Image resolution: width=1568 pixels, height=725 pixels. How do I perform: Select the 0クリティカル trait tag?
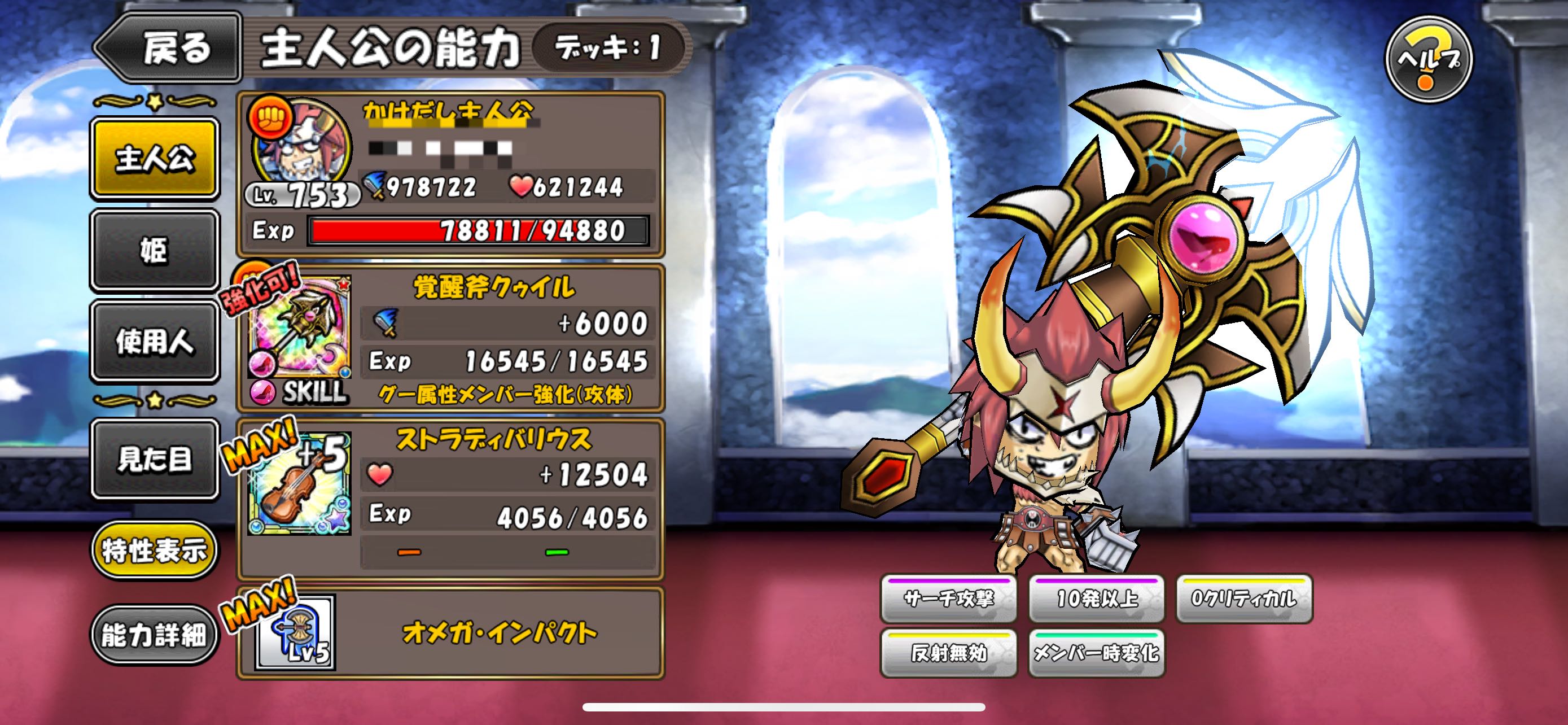(x=1243, y=599)
